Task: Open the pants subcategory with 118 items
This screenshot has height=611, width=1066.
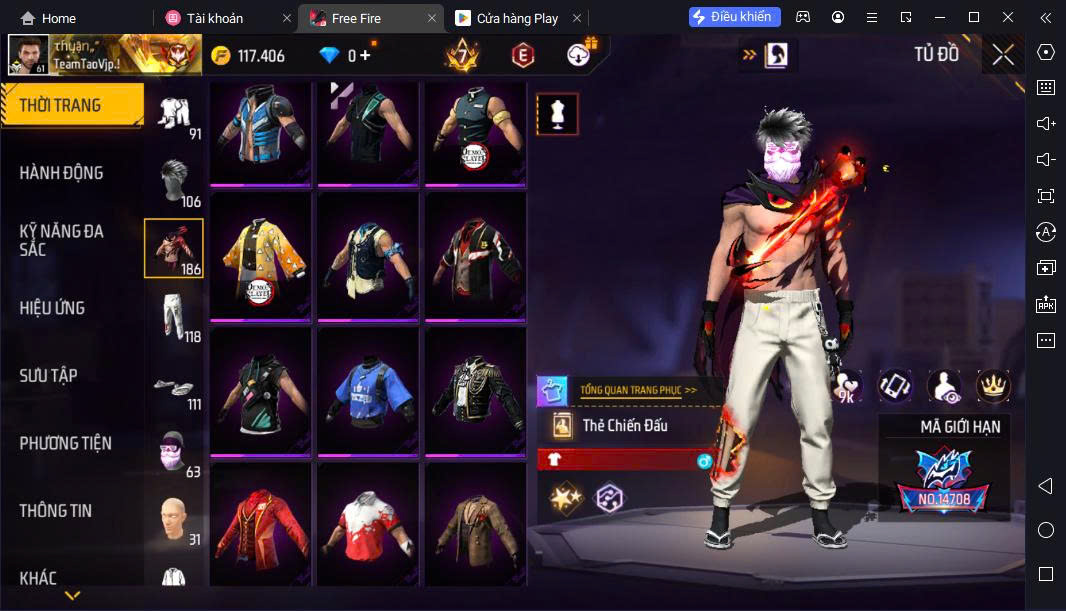Action: coord(174,315)
